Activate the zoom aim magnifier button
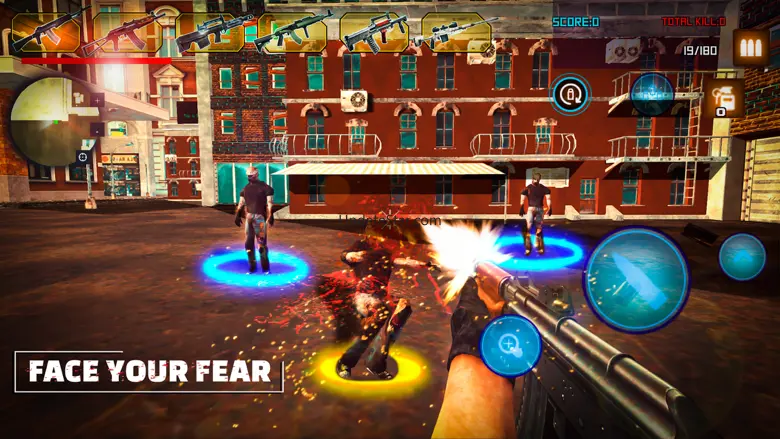The height and width of the screenshot is (439, 780). click(x=510, y=347)
